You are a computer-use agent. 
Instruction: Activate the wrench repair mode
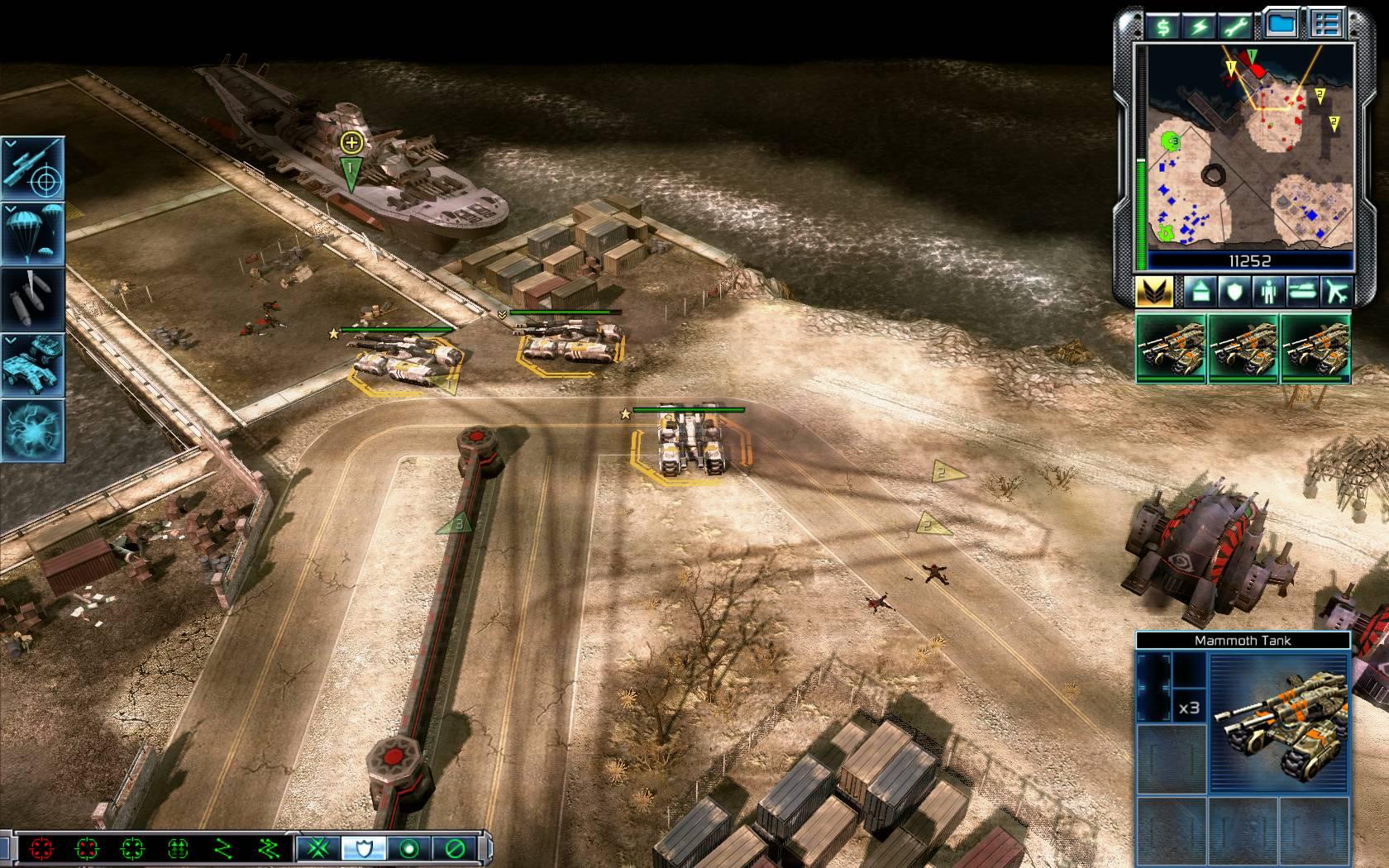1234,26
